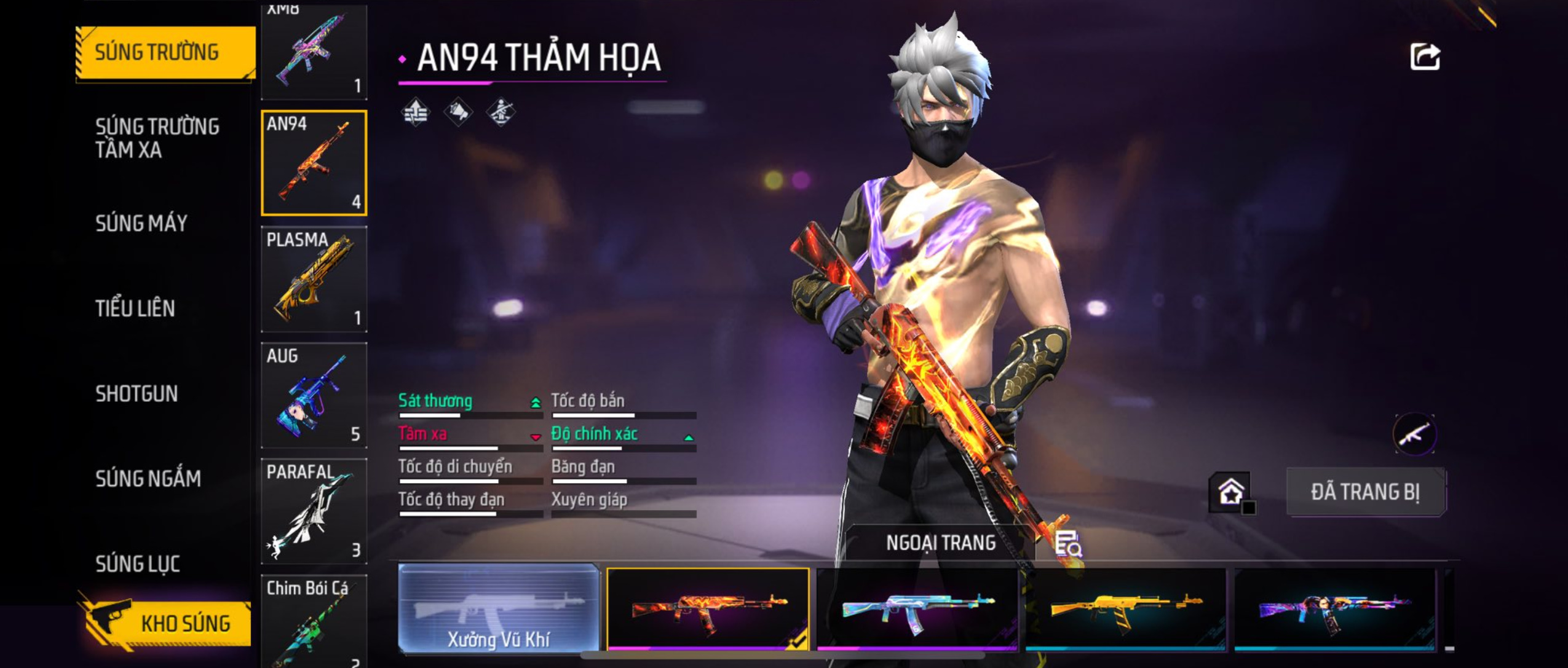Open the Súng Máy weapon category

[141, 223]
